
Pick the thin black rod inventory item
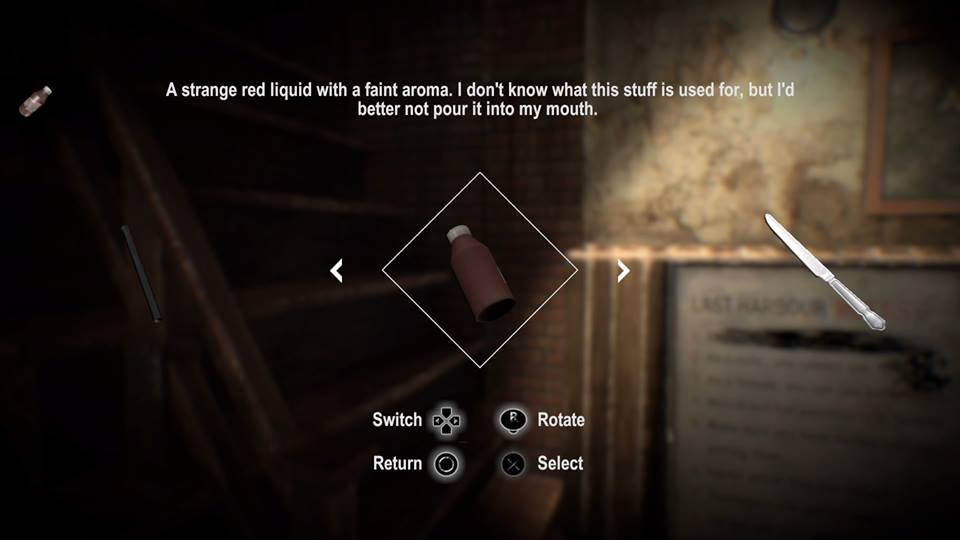pyautogui.click(x=141, y=273)
